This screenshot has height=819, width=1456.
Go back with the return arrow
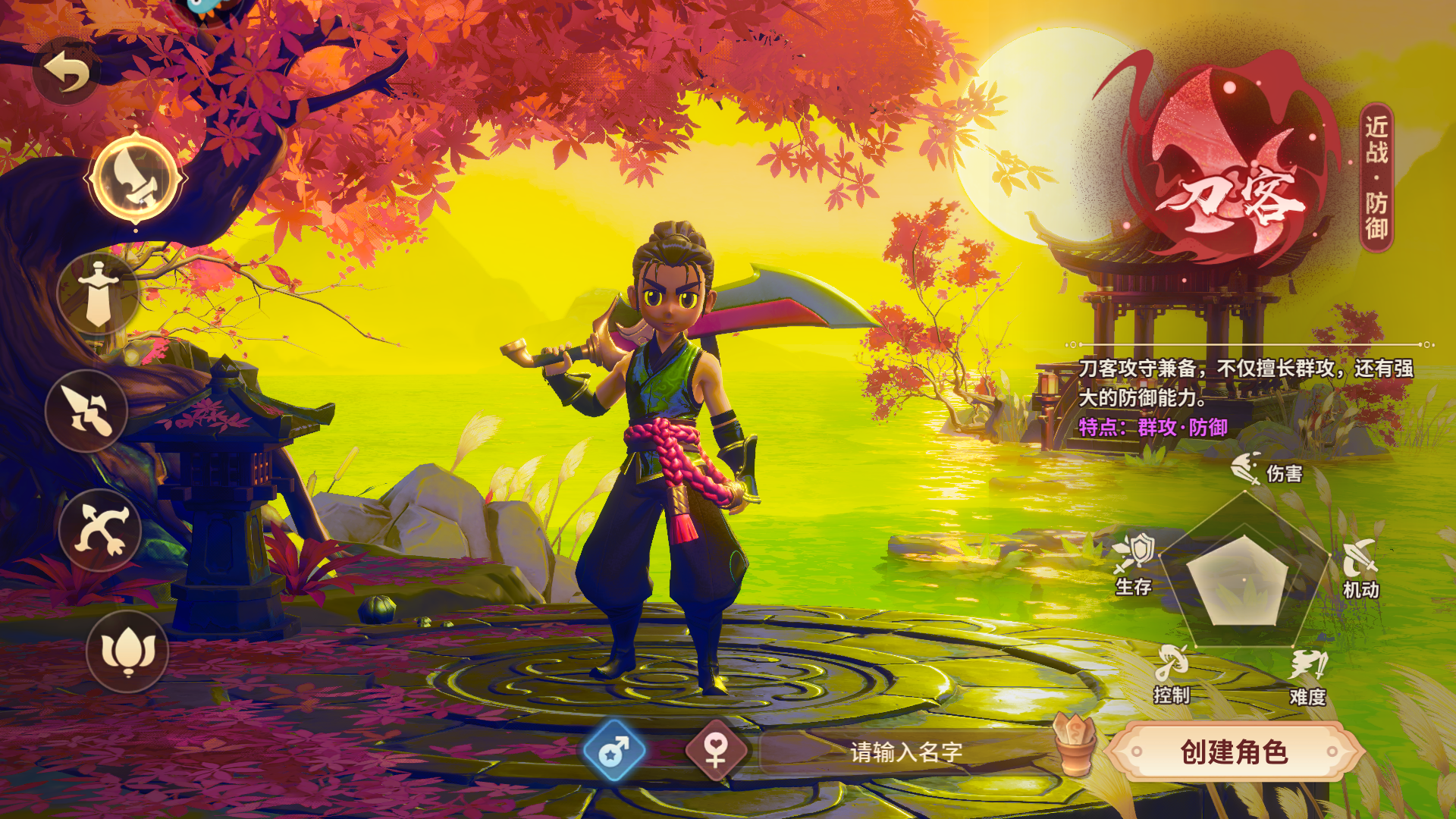[67, 72]
